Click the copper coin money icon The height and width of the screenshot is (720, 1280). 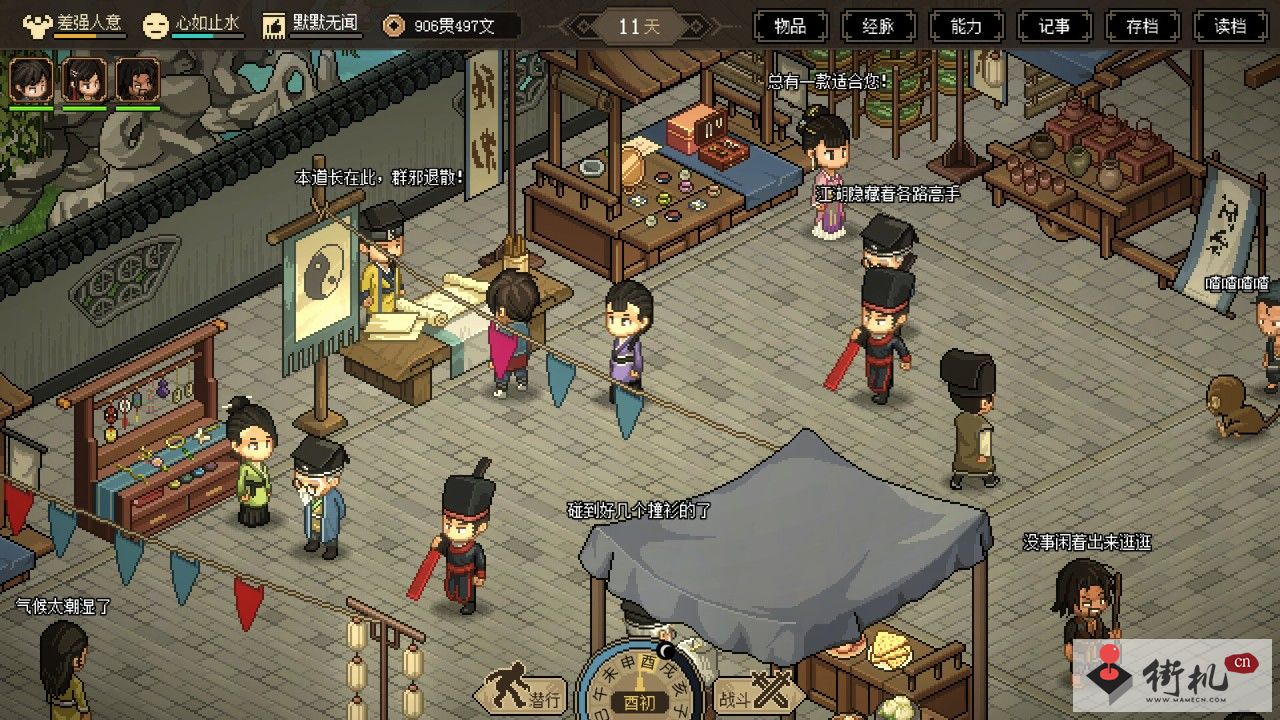click(x=395, y=26)
